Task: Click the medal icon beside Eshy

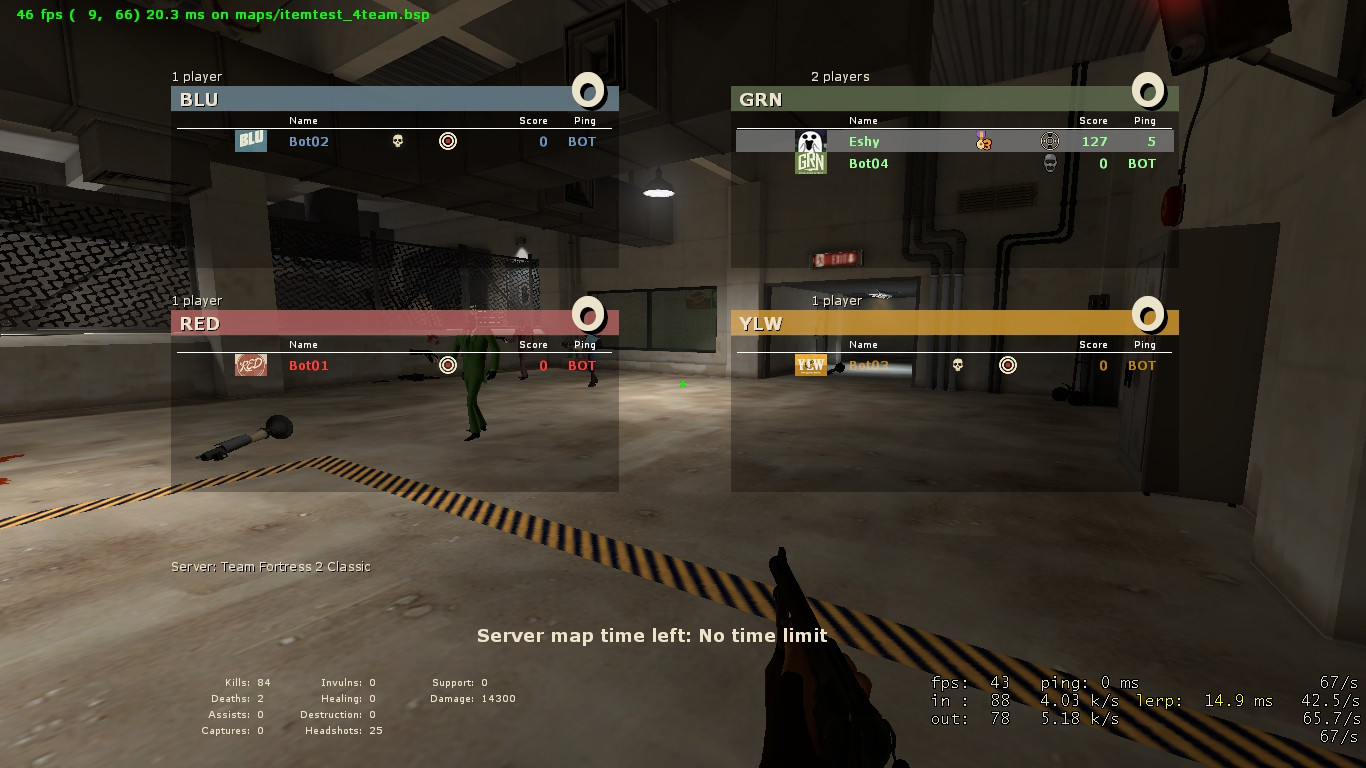Action: point(982,142)
